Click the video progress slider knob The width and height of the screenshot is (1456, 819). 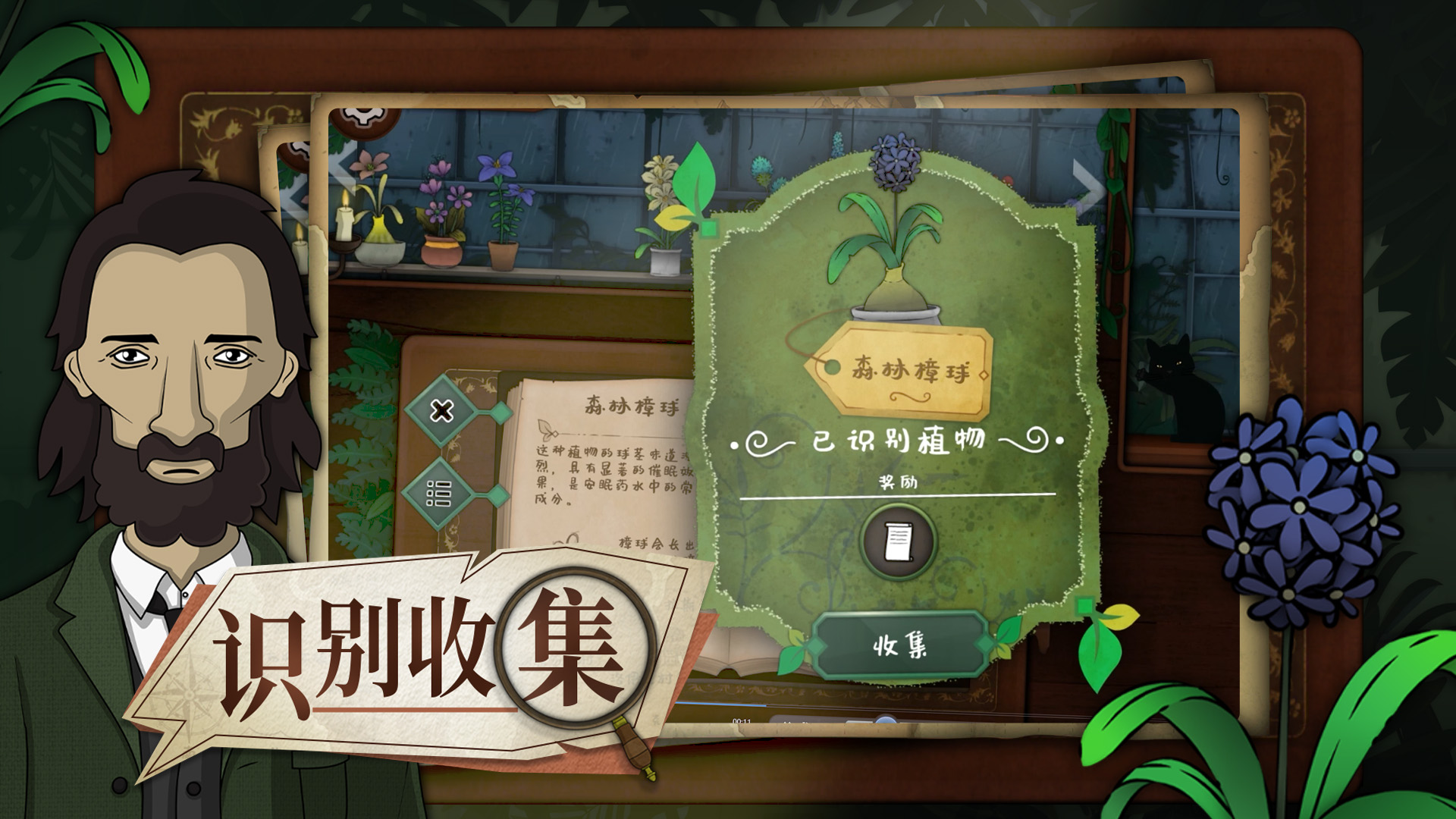tap(885, 719)
